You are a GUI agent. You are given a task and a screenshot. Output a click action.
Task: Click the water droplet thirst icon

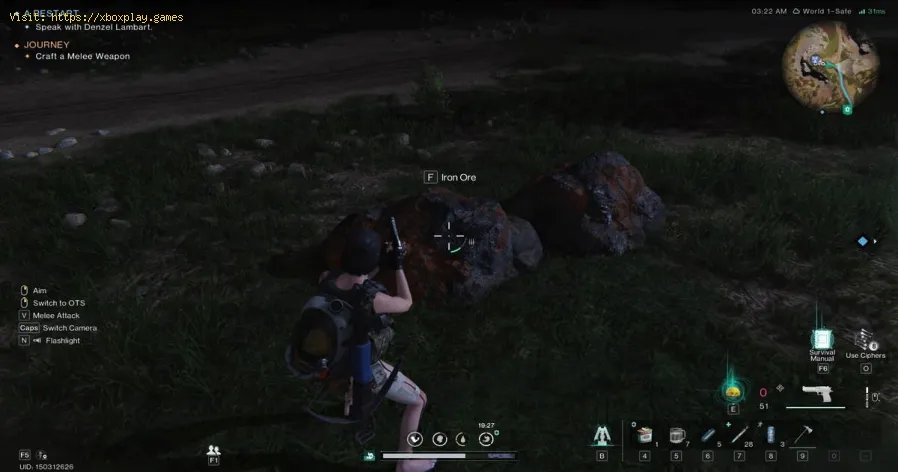pyautogui.click(x=463, y=439)
